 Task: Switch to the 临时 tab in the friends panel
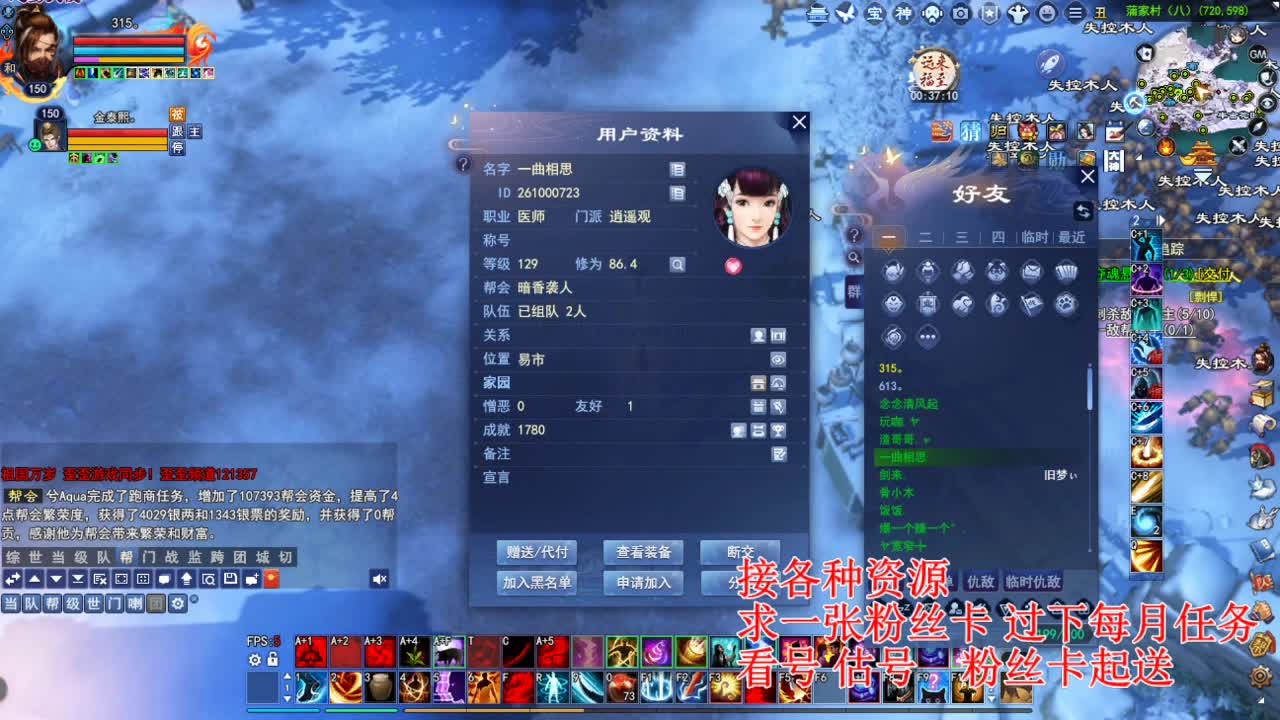[x=1035, y=237]
